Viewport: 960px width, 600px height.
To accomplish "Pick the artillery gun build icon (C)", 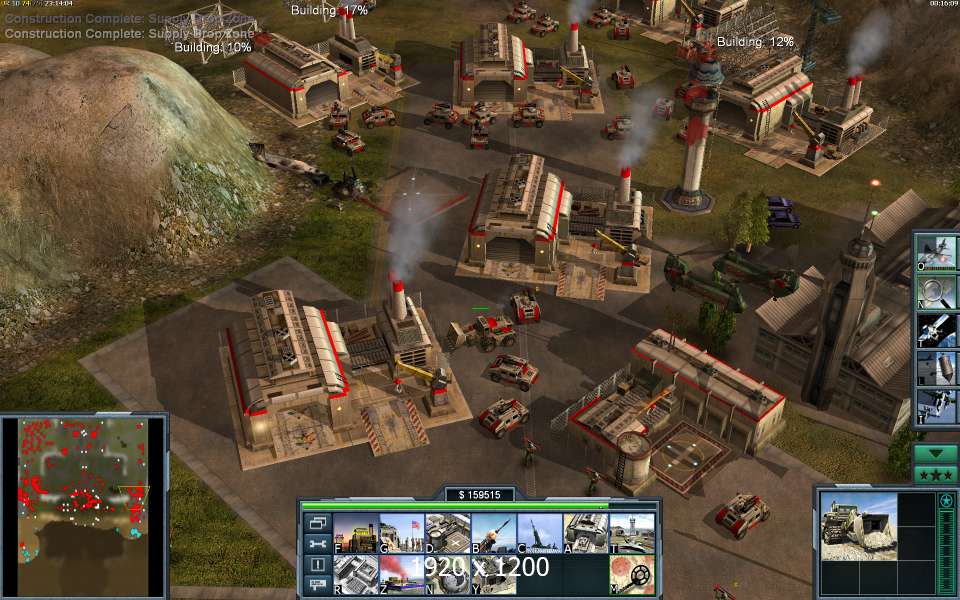I will [x=539, y=533].
